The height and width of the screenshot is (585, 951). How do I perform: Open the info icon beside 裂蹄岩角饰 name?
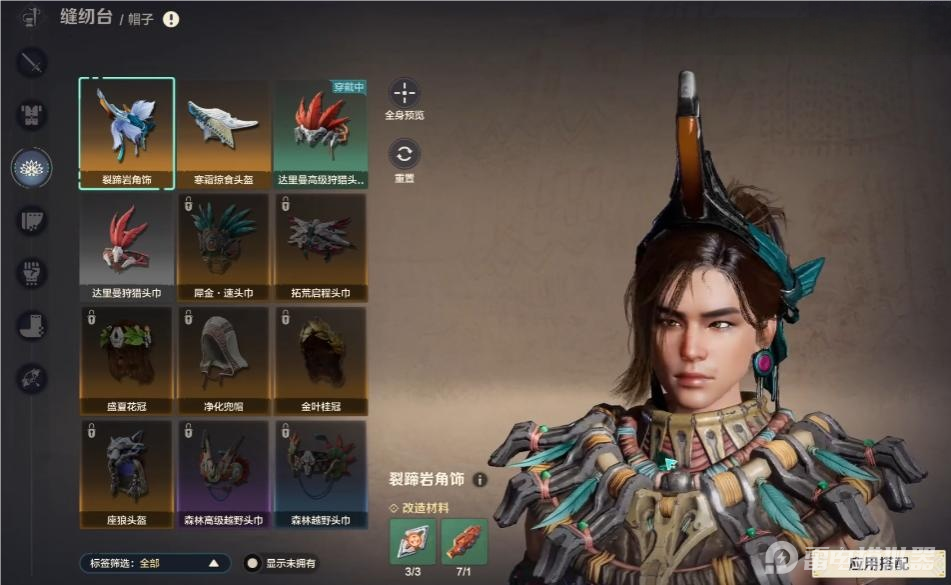click(480, 480)
